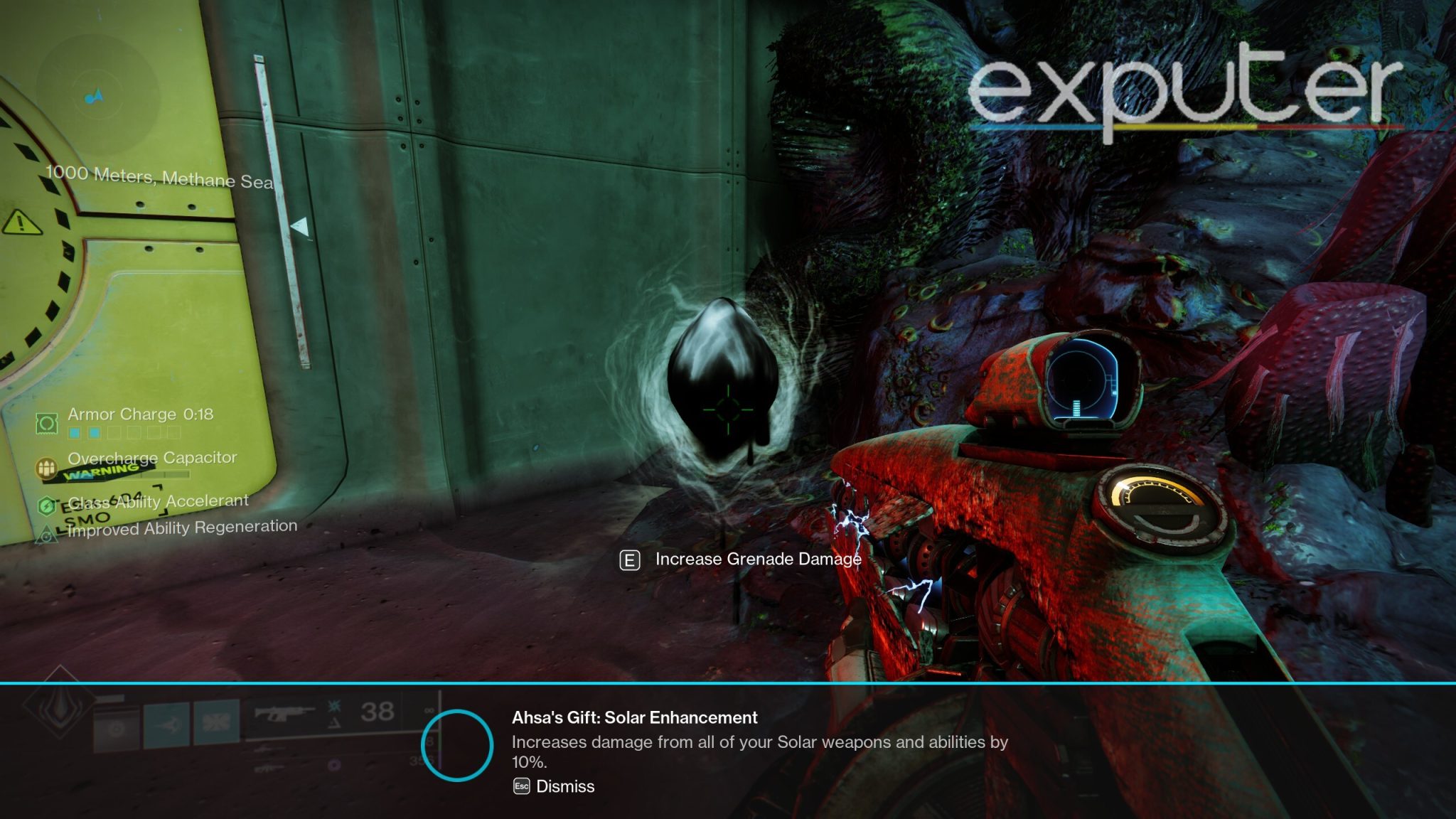1456x819 pixels.
Task: Select the Overcharge Capacitor bullets icon
Action: pos(47,468)
